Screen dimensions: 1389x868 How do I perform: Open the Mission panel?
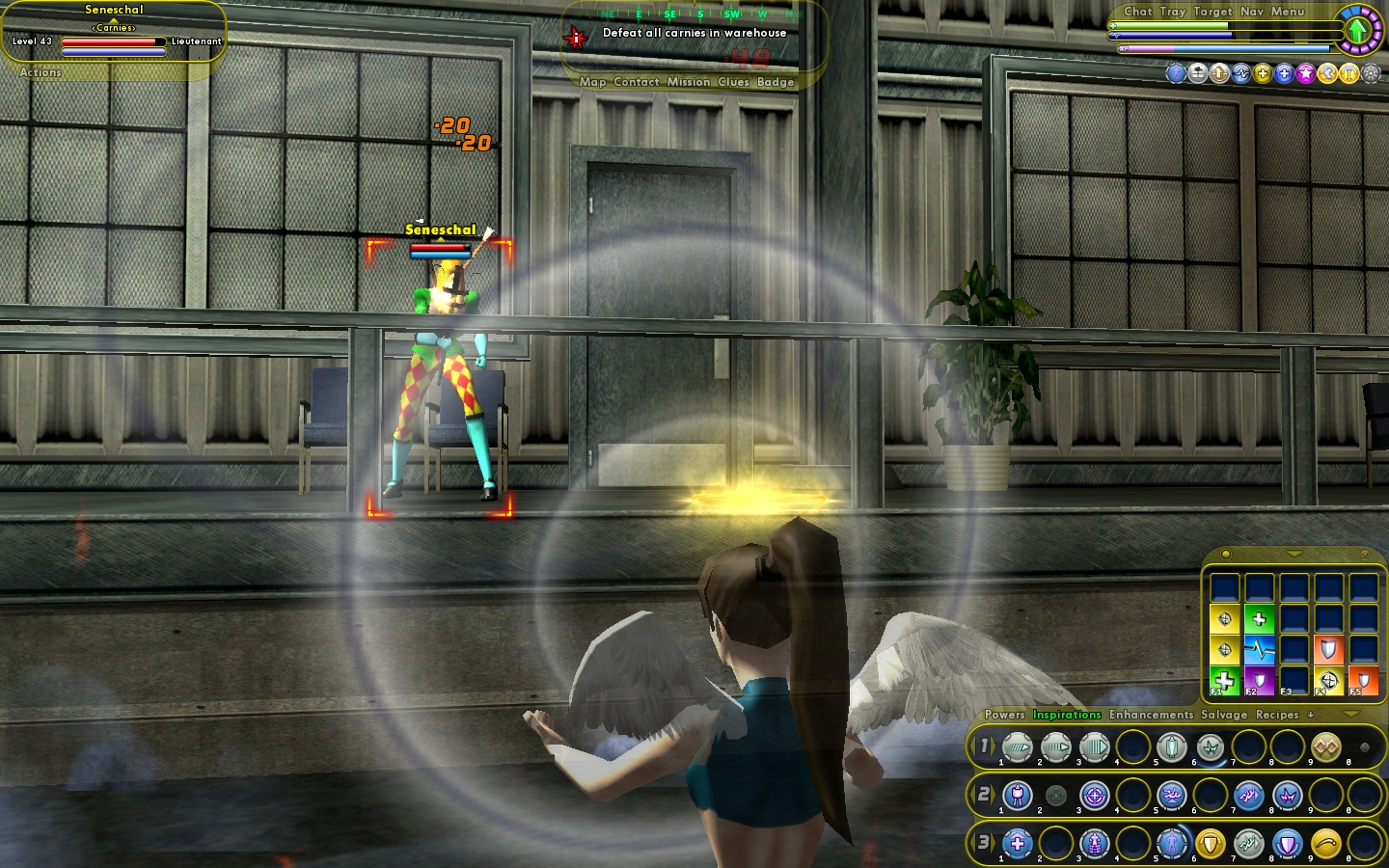[x=688, y=82]
